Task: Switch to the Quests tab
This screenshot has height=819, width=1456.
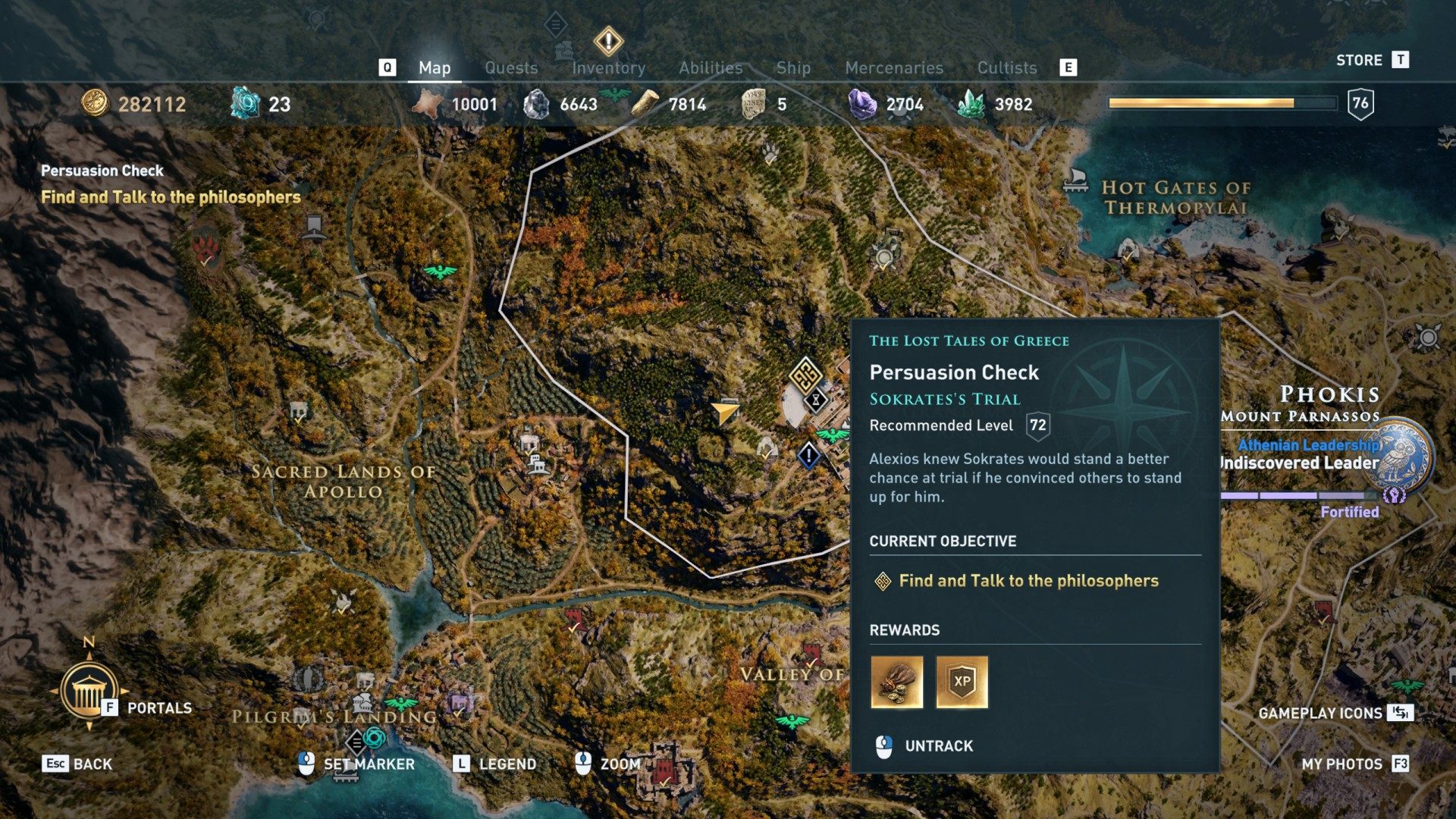Action: (x=511, y=68)
